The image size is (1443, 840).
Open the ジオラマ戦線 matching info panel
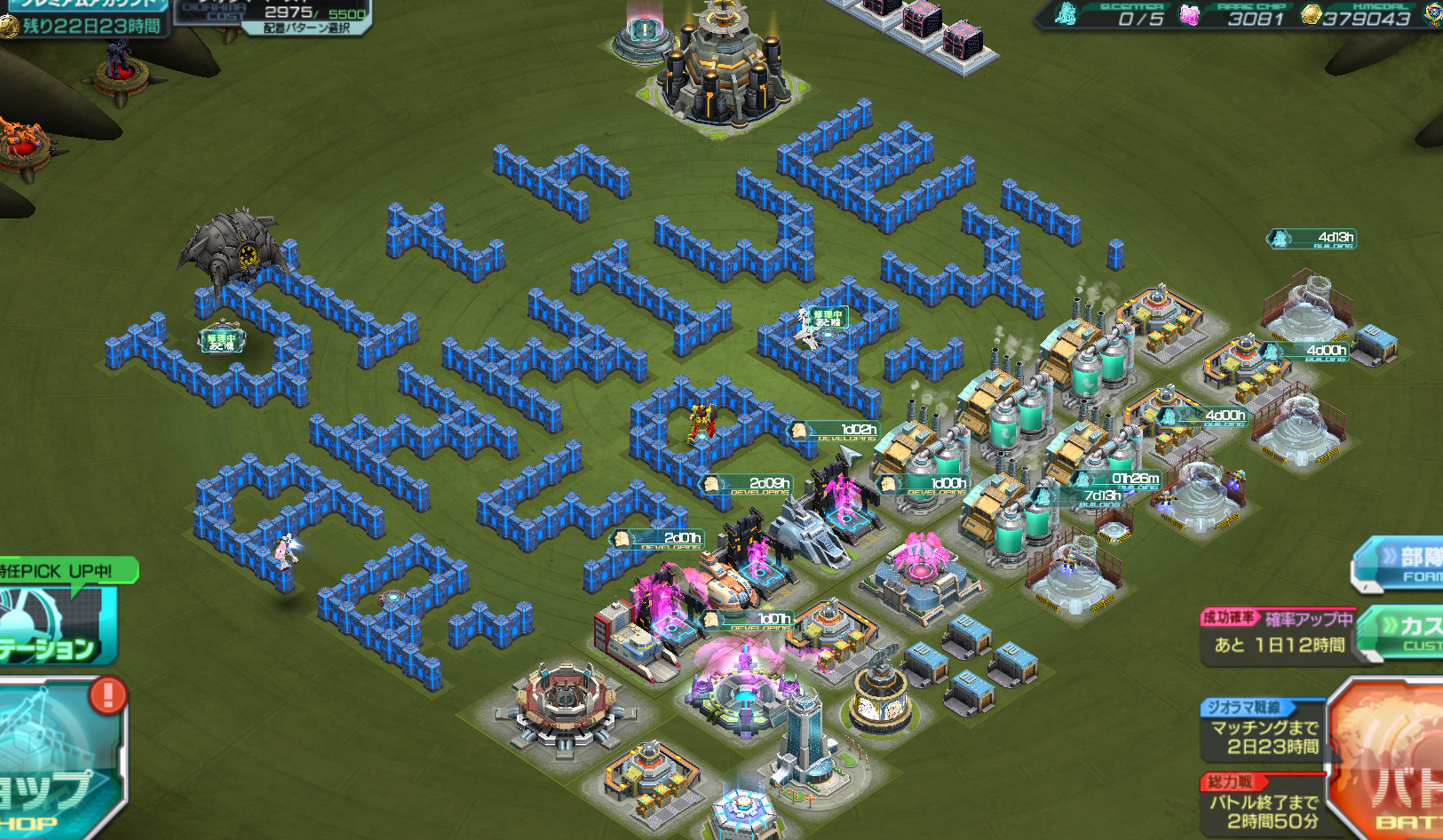(1263, 730)
